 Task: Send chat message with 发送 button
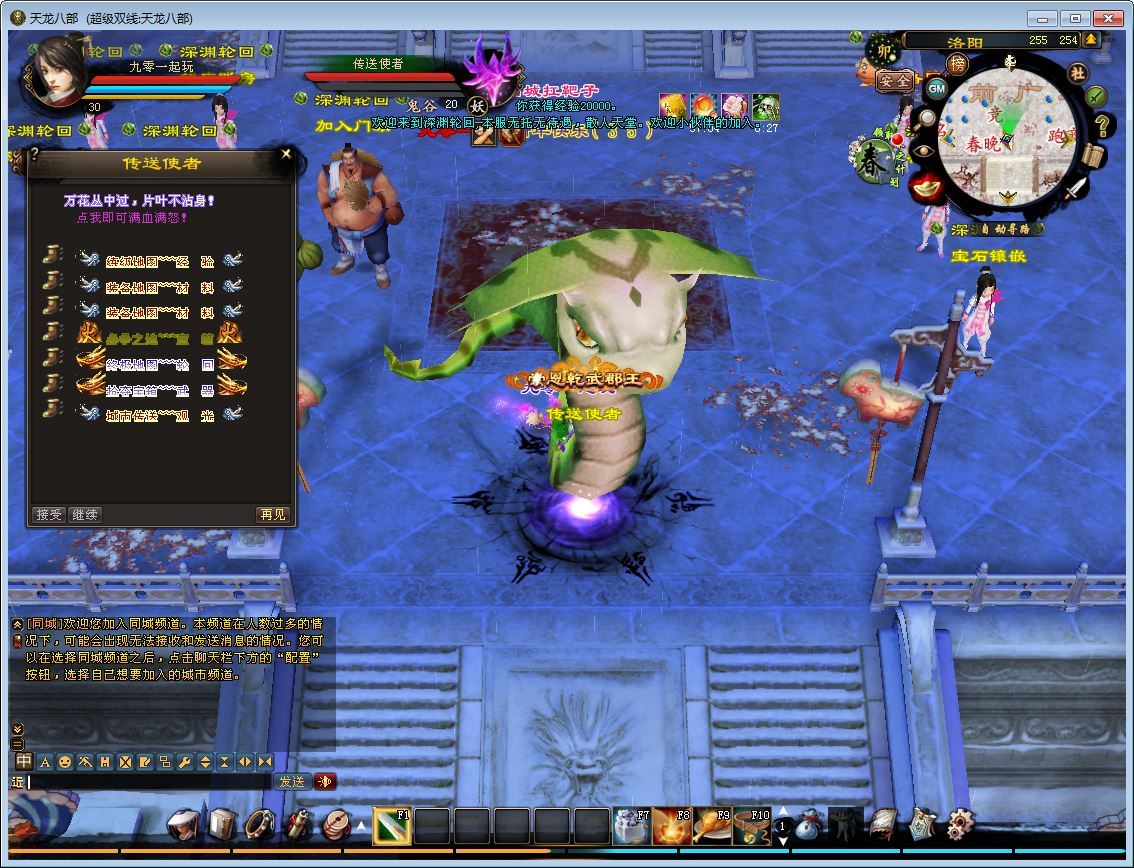coord(291,782)
